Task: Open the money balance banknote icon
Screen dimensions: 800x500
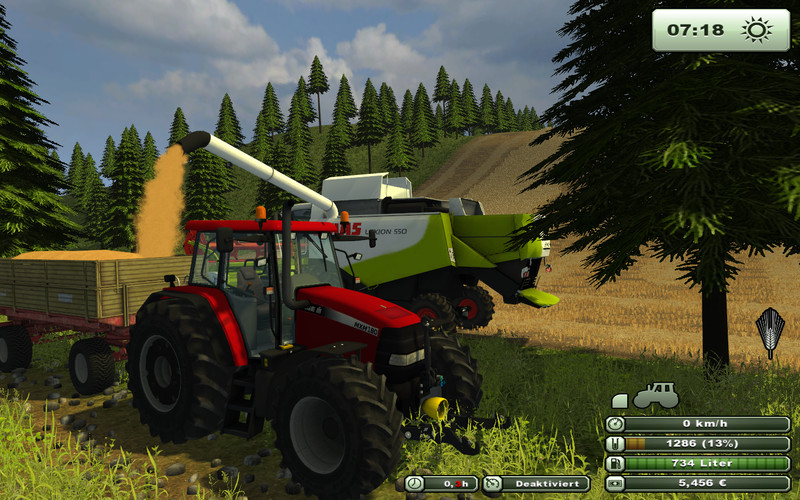Action: tap(617, 483)
